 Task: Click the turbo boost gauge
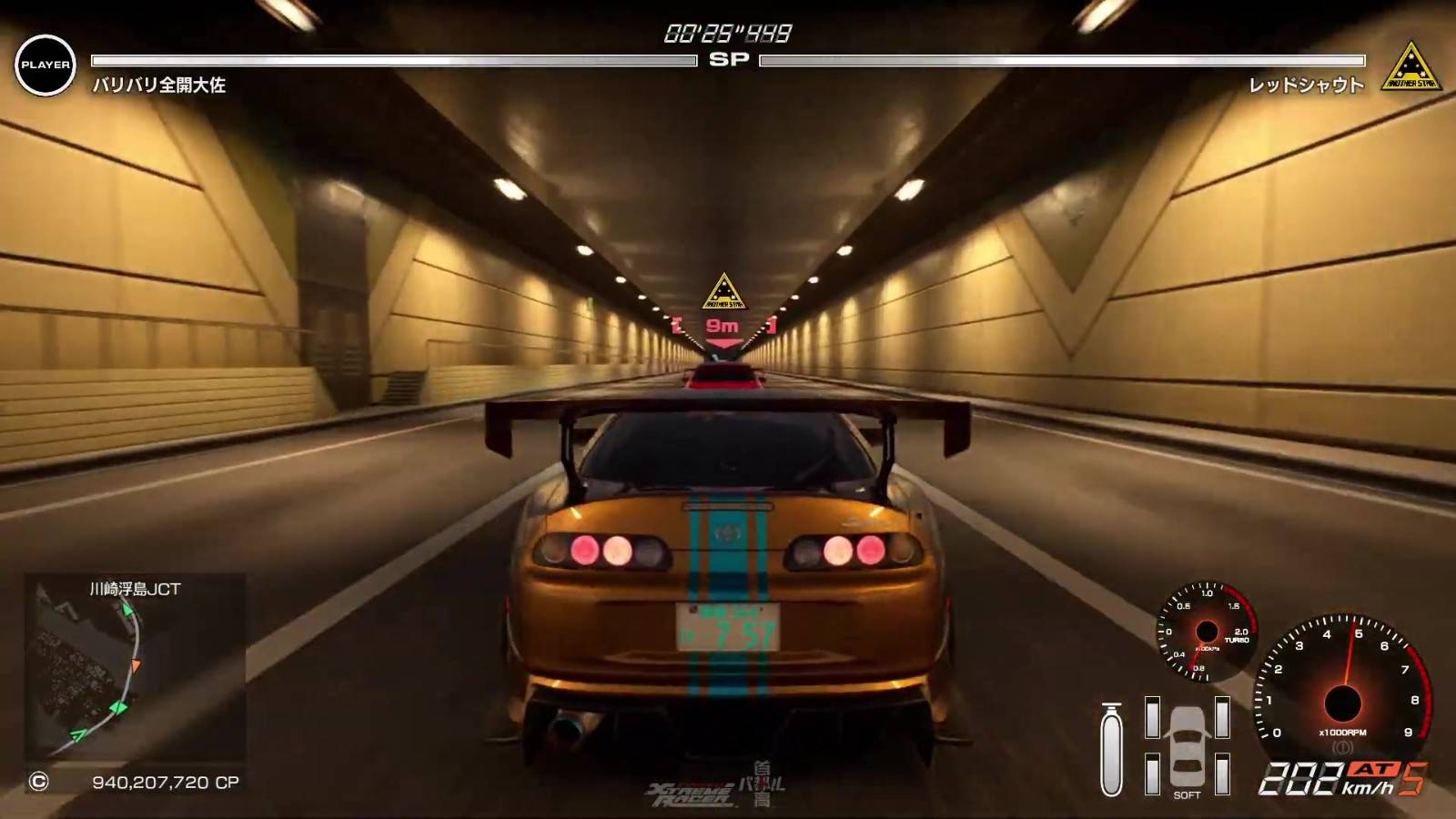pos(1206,632)
